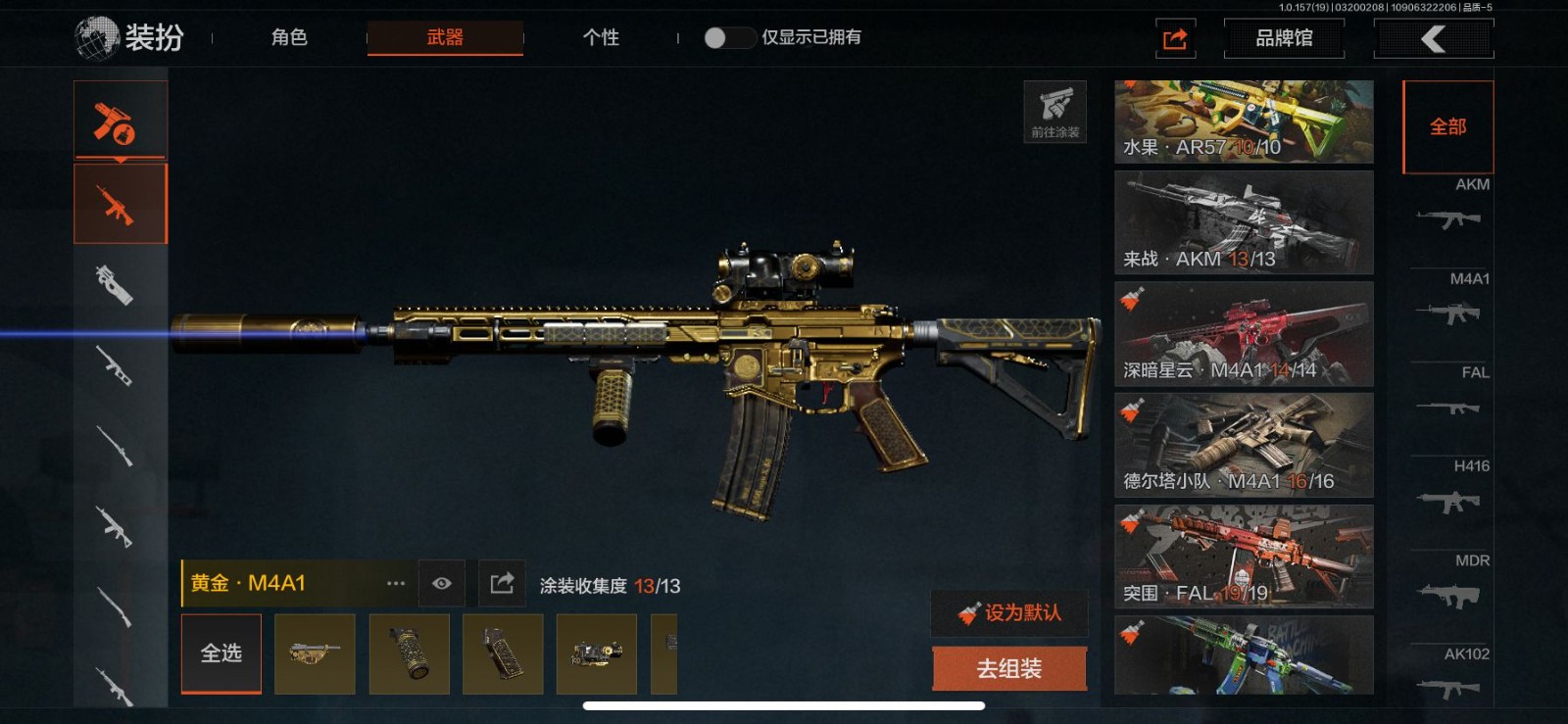Toggle 仅显示已拥有 switch
Image resolution: width=1568 pixels, height=724 pixels.
727,37
